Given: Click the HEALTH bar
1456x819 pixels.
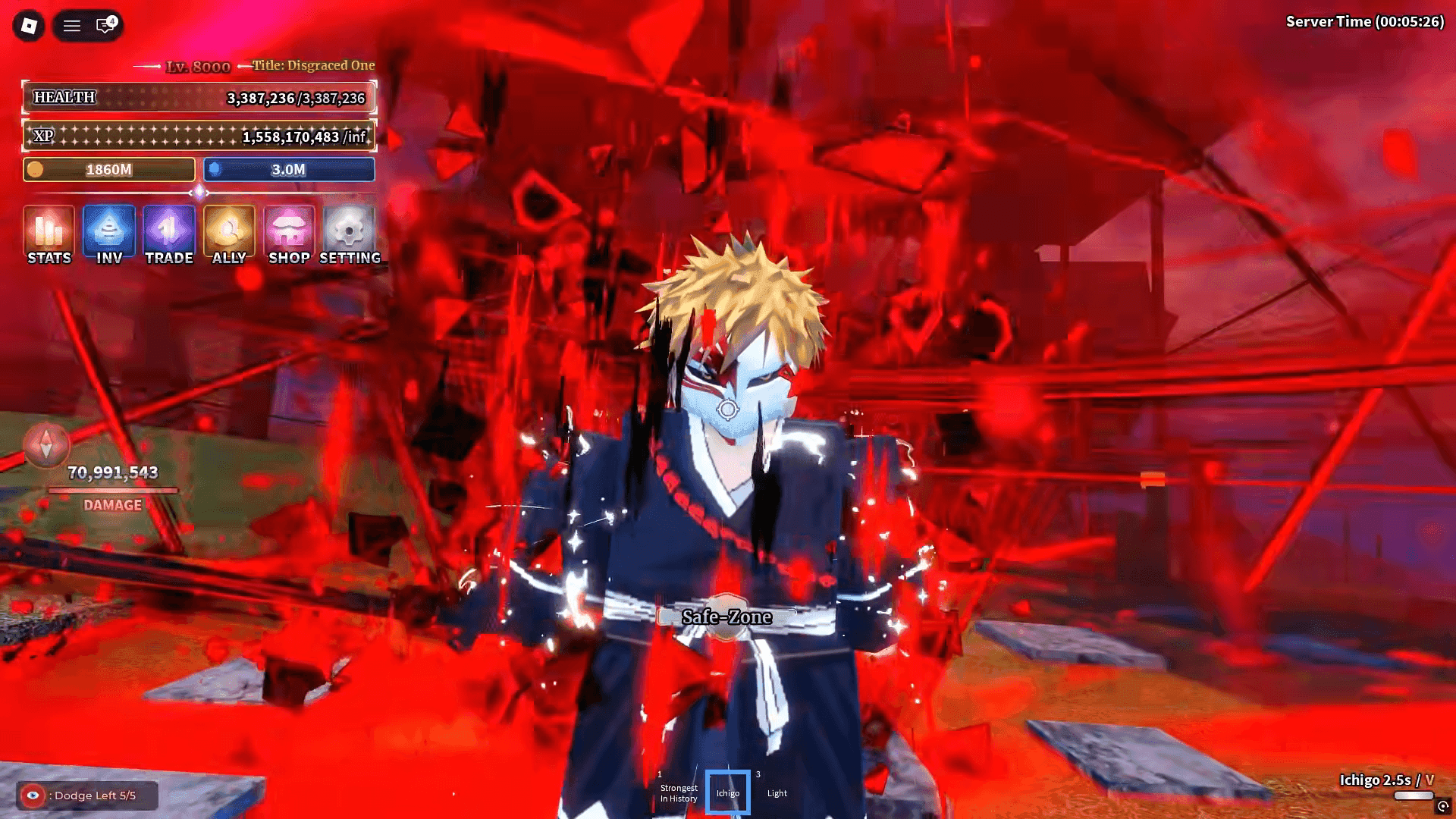Looking at the screenshot, I should (199, 98).
